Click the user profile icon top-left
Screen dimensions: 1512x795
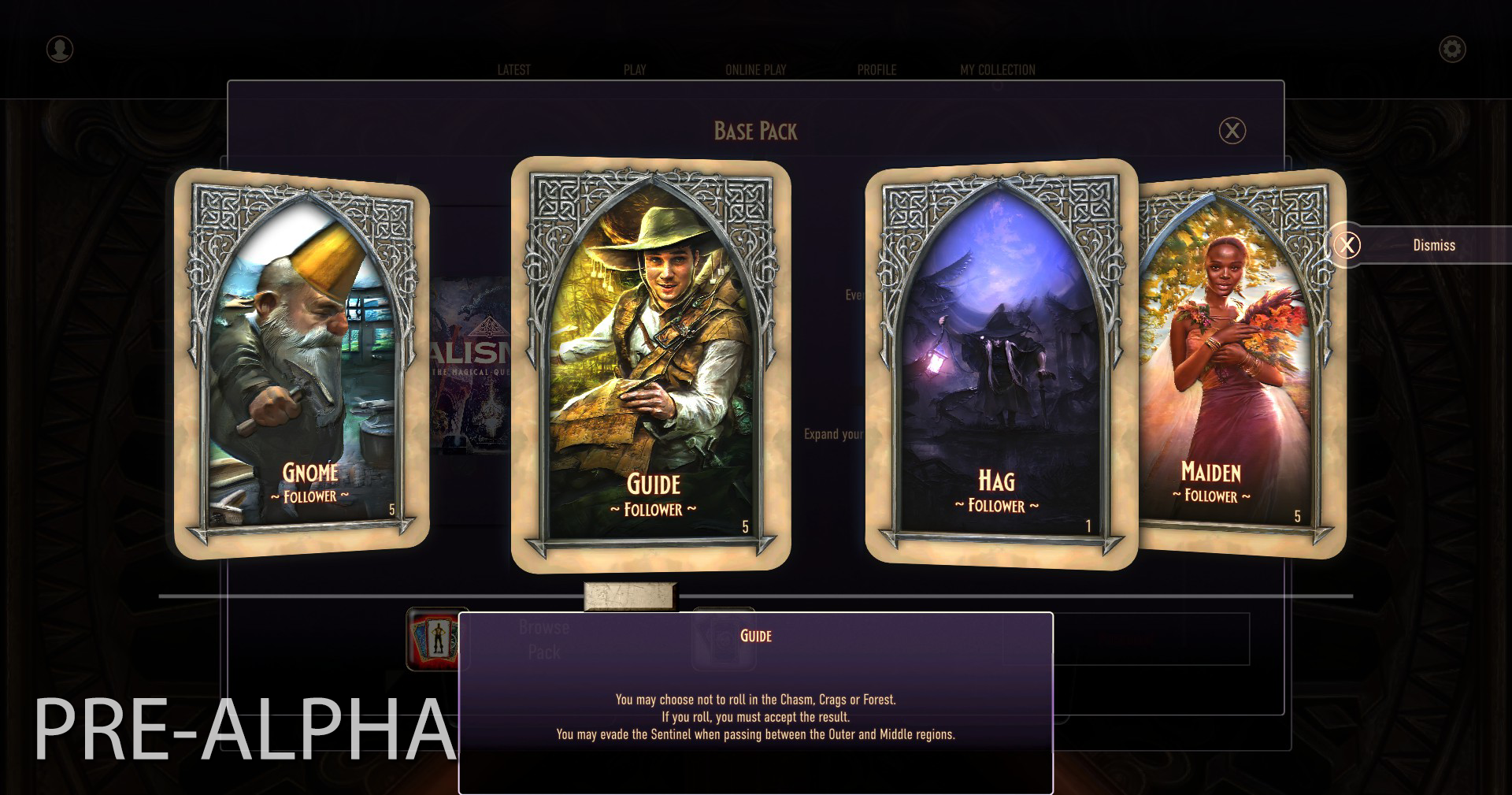(58, 50)
